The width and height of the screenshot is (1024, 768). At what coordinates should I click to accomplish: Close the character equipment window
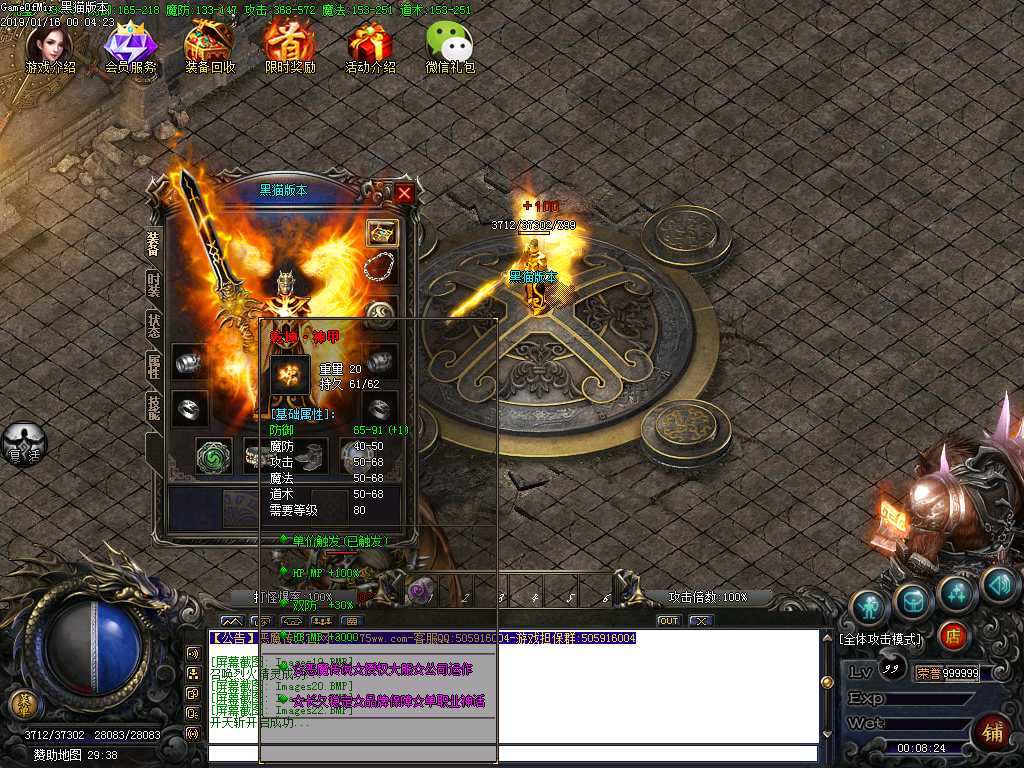tap(404, 193)
